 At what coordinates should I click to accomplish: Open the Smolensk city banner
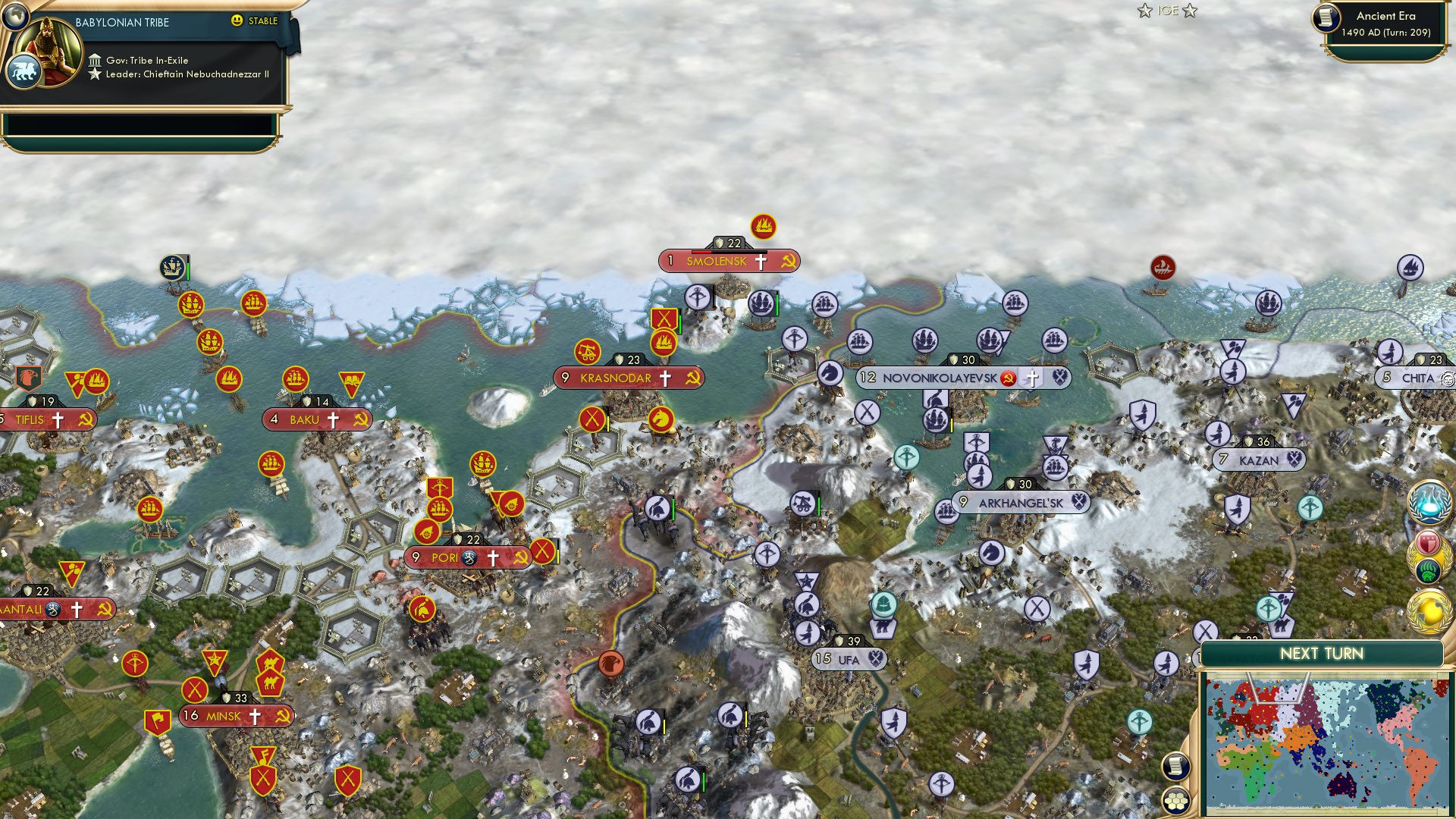[730, 260]
